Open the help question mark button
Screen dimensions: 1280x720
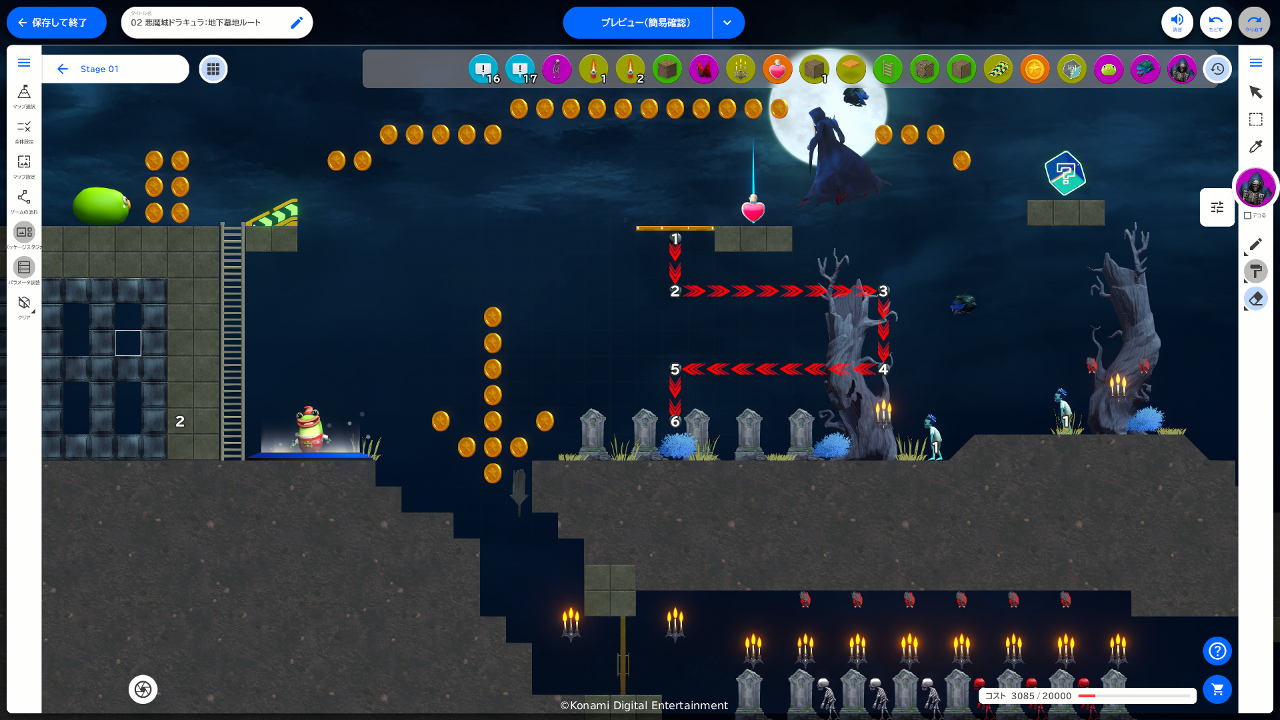point(1217,651)
